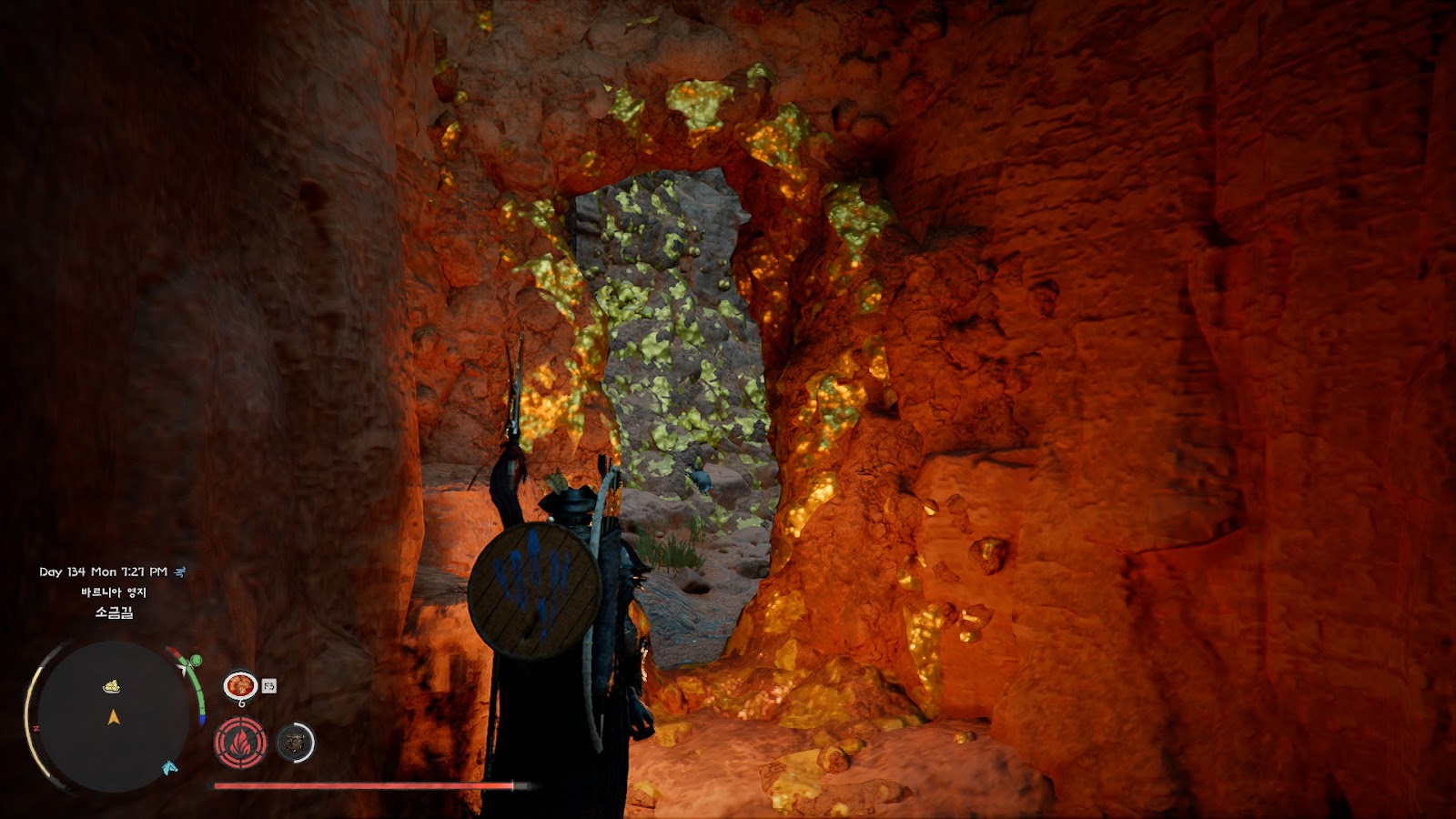Click the green marker on the minimap ring
The image size is (1456, 819).
point(195,661)
